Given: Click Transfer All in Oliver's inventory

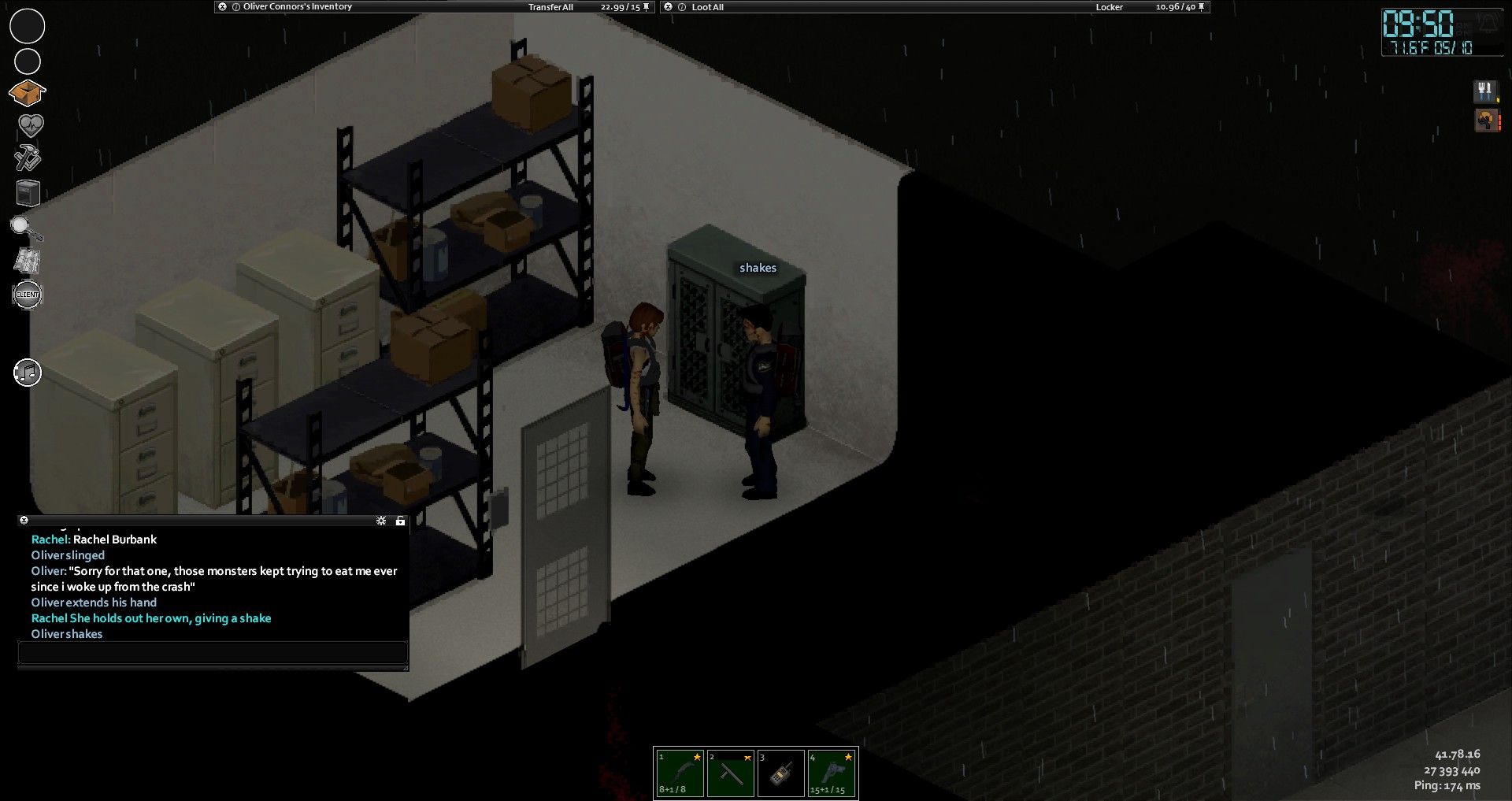Looking at the screenshot, I should pyautogui.click(x=550, y=7).
